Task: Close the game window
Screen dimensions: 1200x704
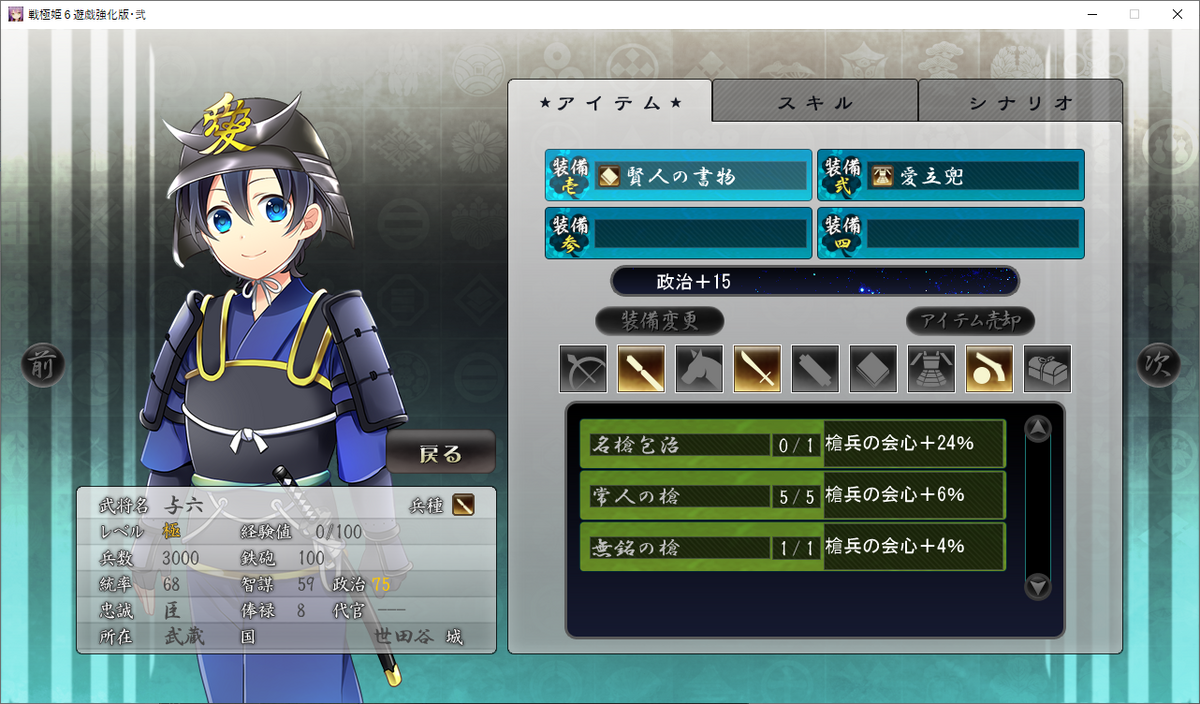Action: [x=1177, y=14]
